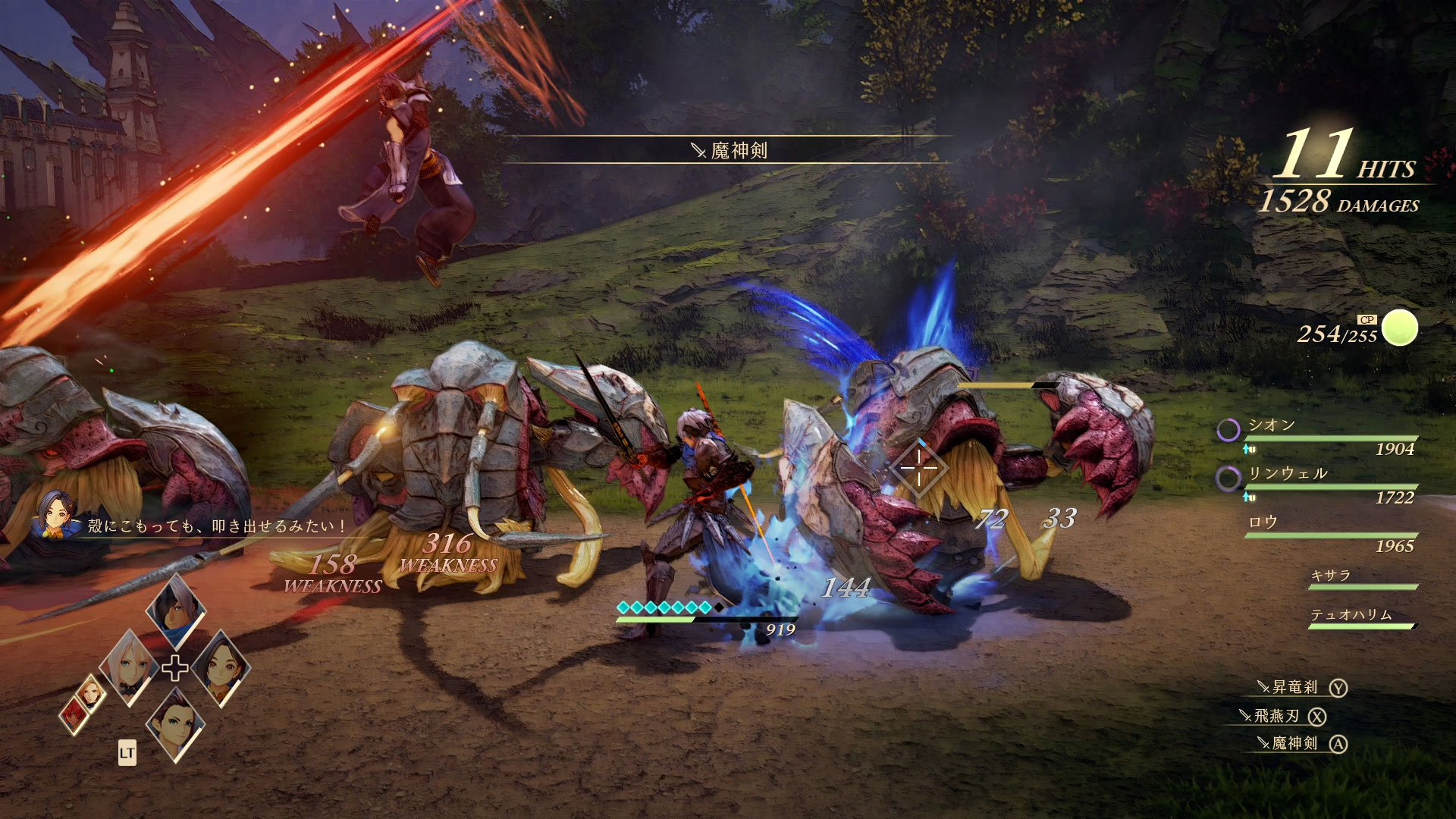
Task: Select the small red-haired reserve portrait
Action: (74, 714)
